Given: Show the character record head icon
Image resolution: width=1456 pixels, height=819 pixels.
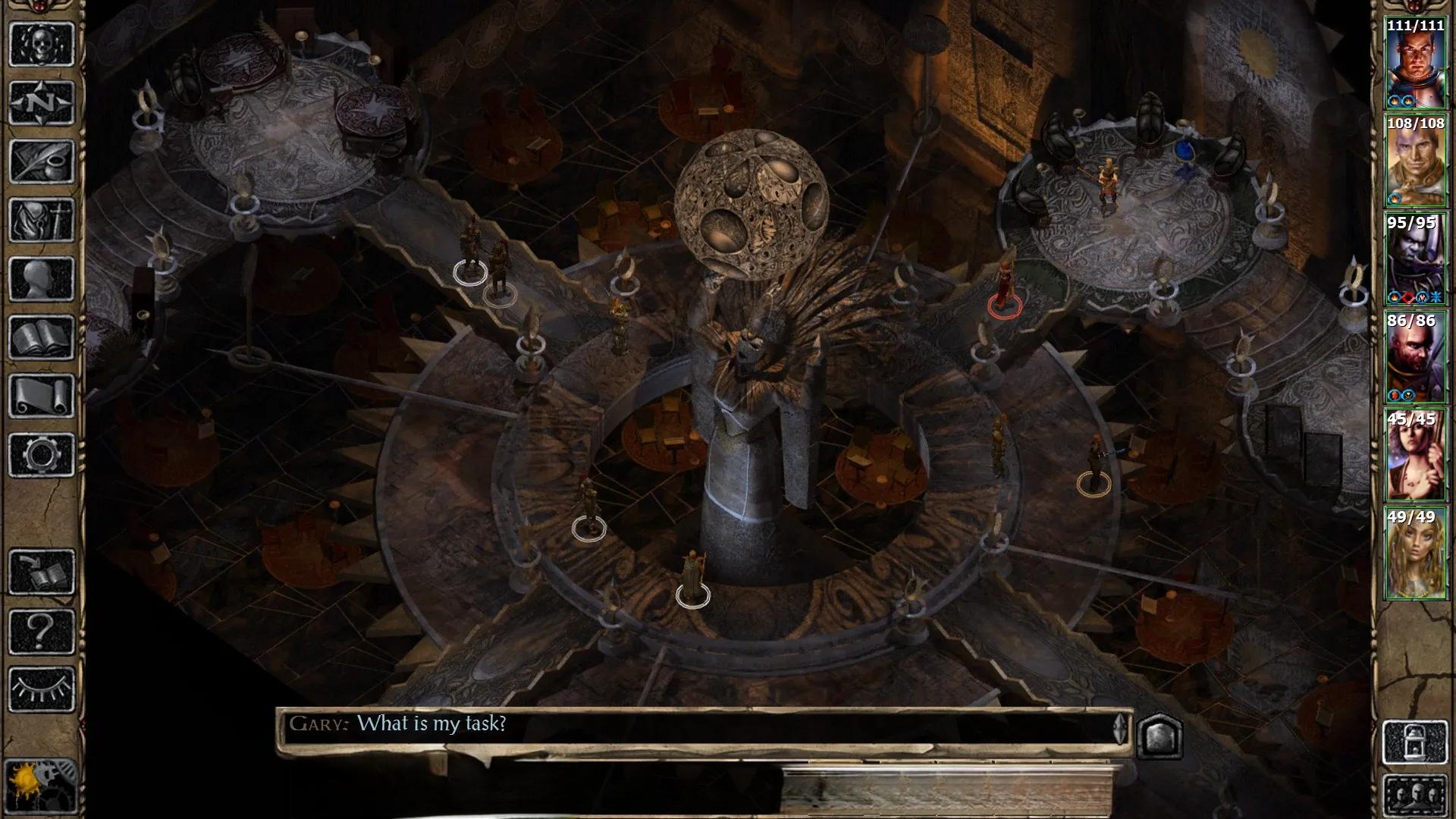Looking at the screenshot, I should pos(42,279).
